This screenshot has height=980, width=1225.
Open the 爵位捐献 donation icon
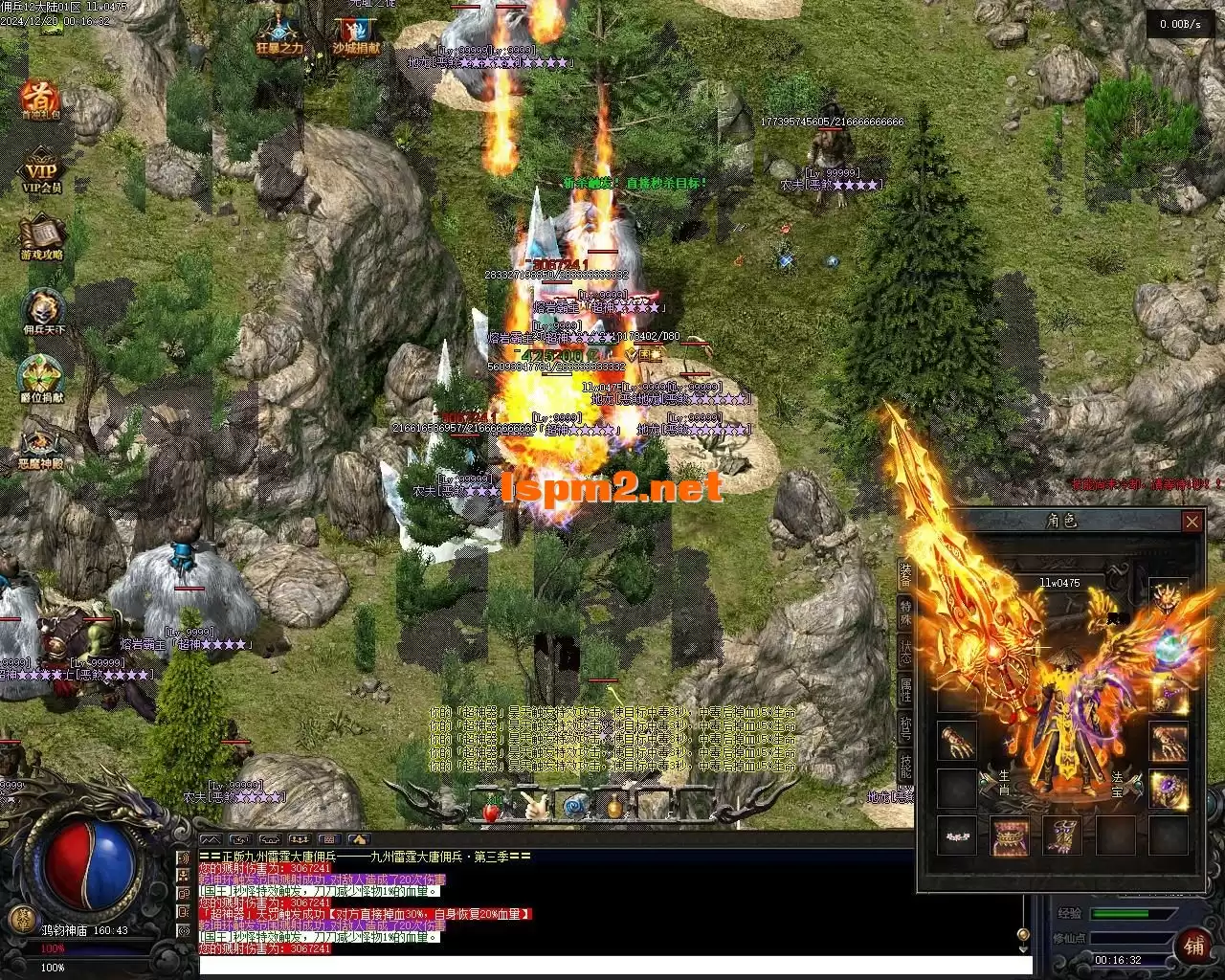click(x=41, y=376)
